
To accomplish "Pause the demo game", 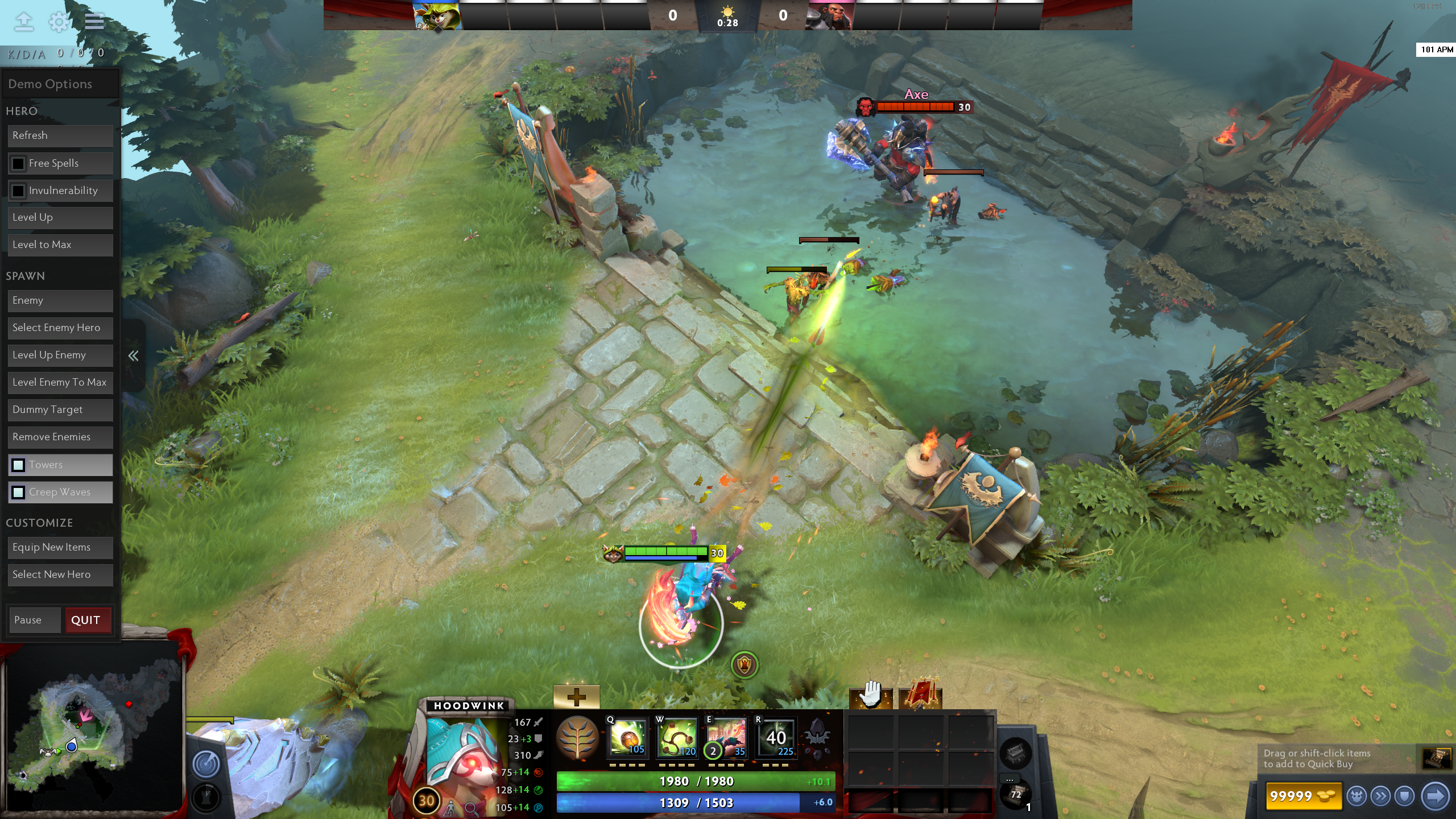I will 34,620.
